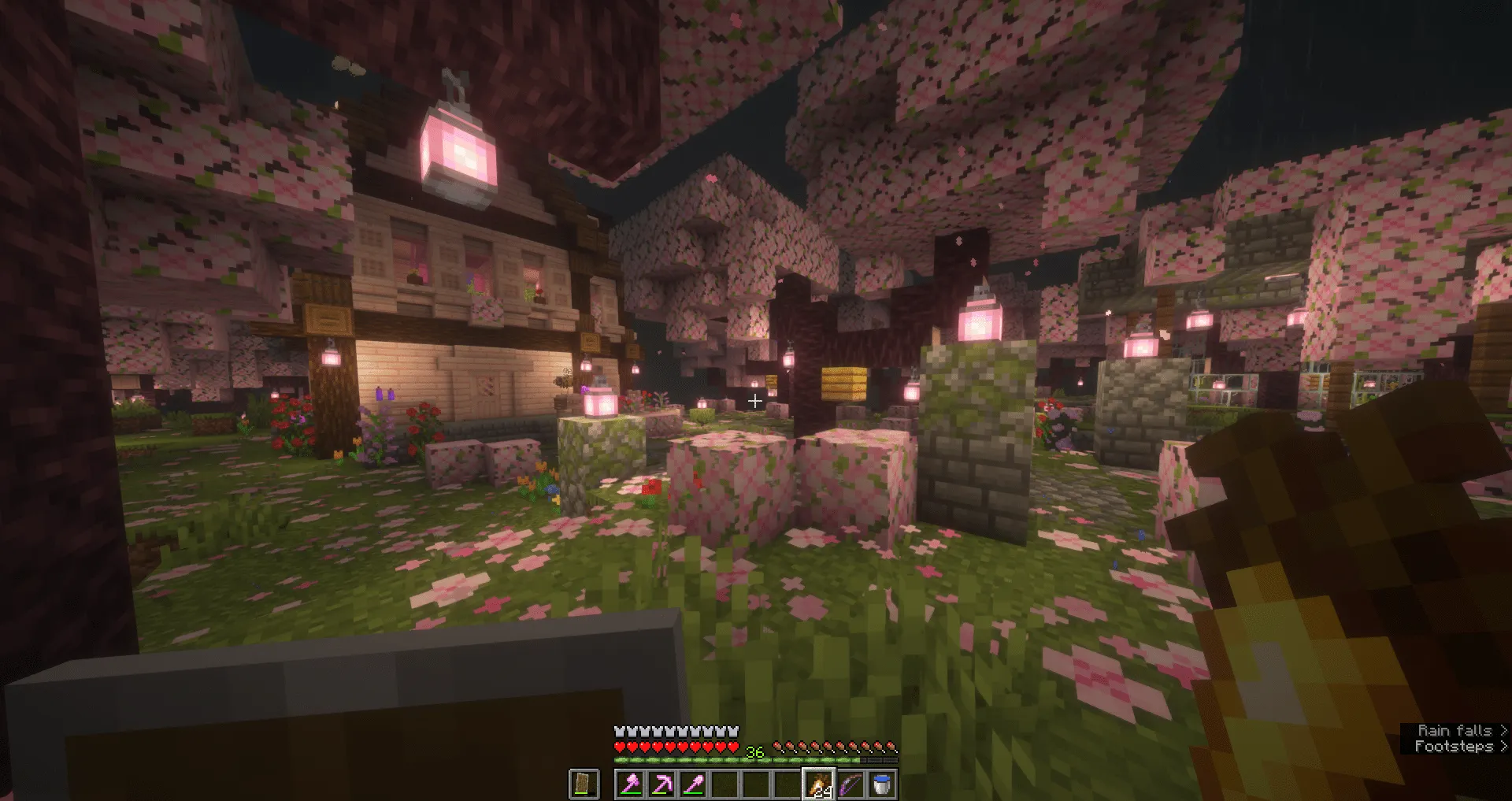The height and width of the screenshot is (801, 1512).
Task: Select the enchanted bow in the hotbar
Action: click(849, 785)
